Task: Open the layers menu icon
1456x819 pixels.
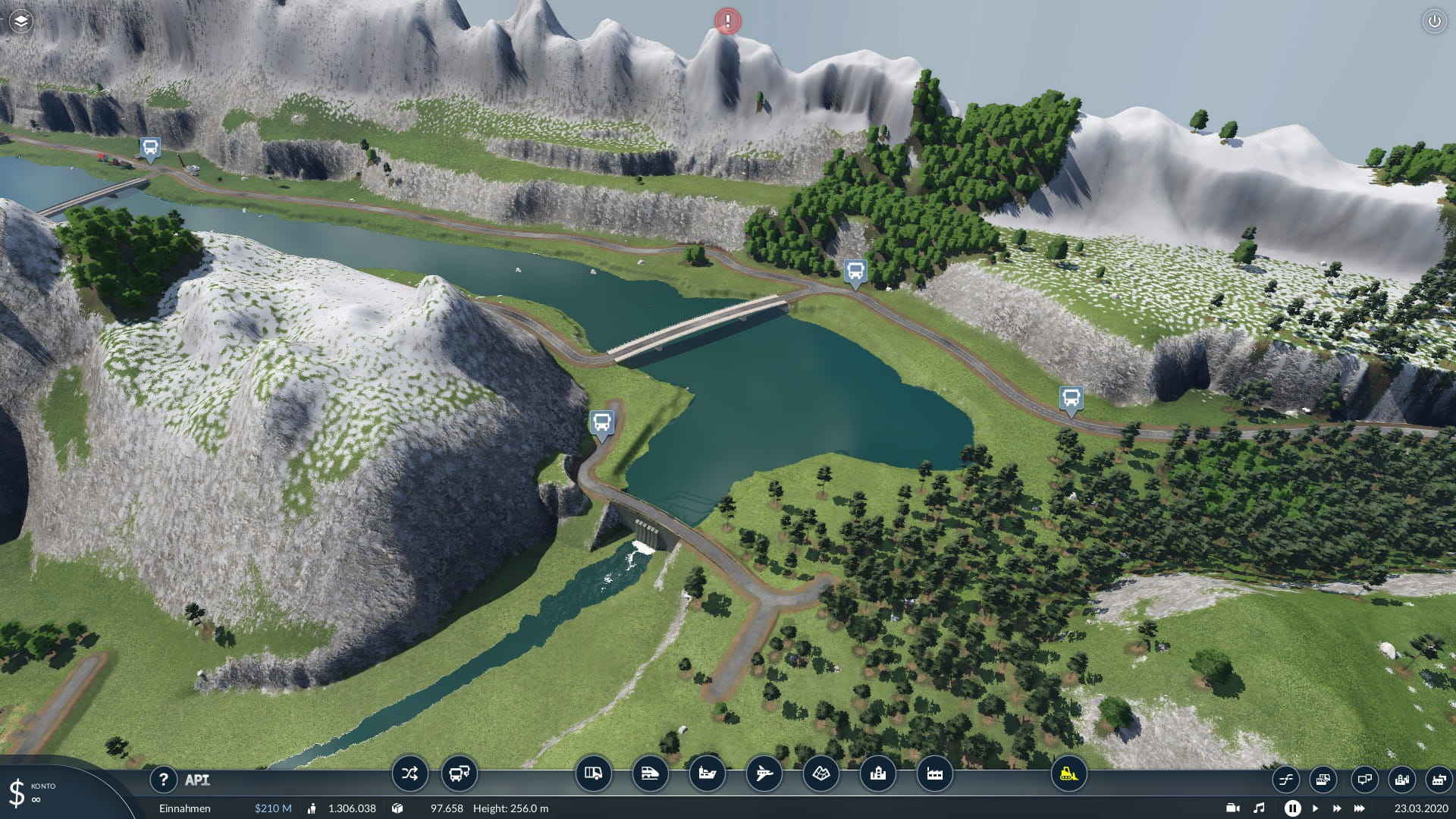Action: [x=20, y=21]
